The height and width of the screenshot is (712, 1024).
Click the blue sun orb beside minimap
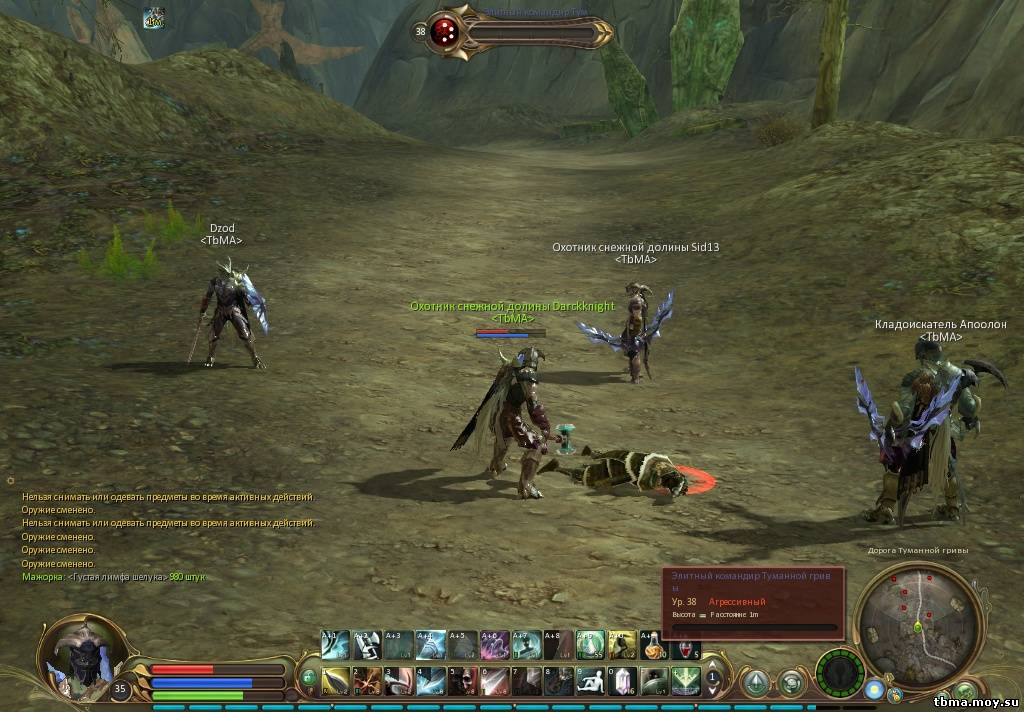pos(875,691)
